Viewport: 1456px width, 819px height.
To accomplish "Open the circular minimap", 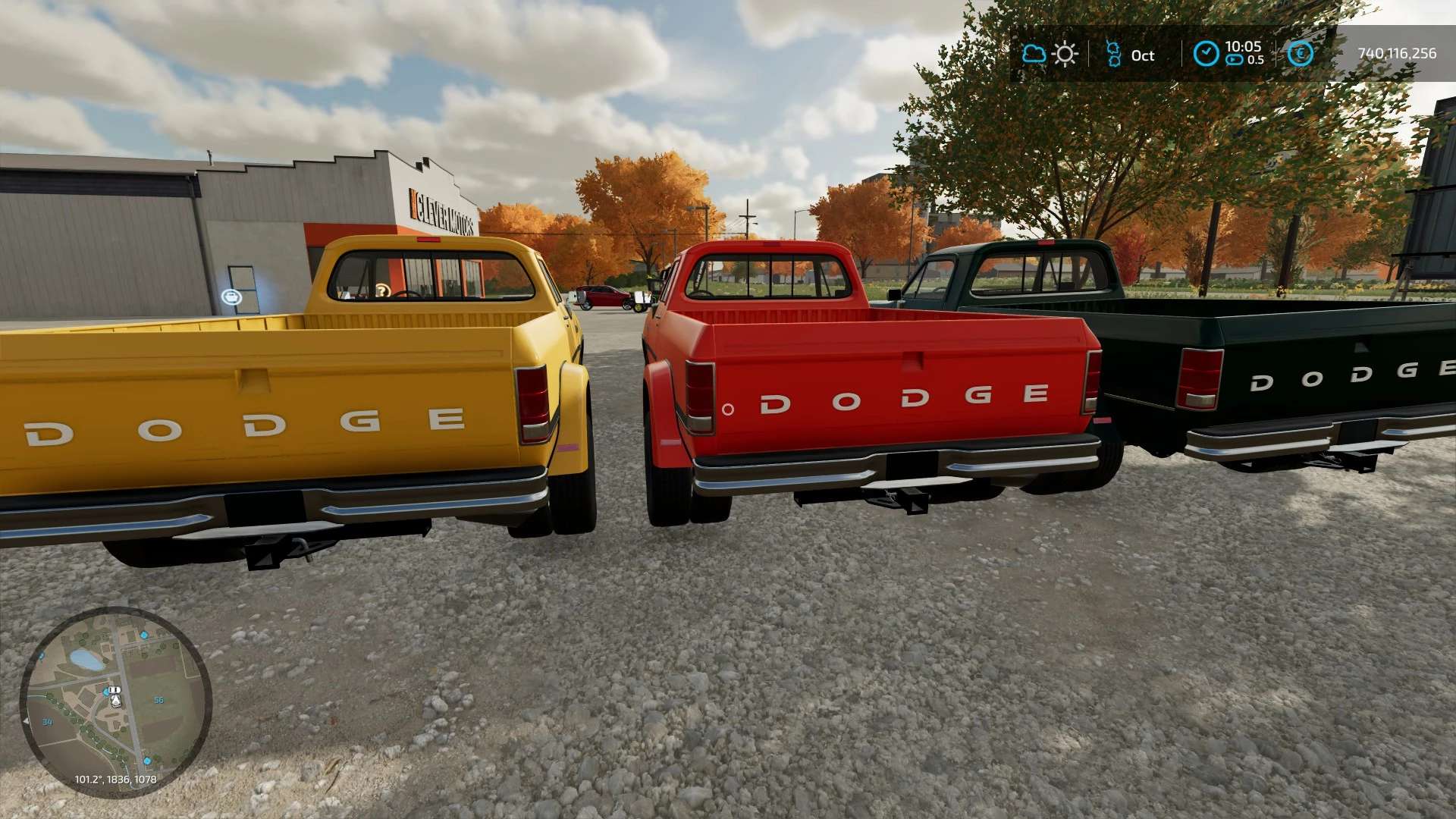I will coord(115,701).
